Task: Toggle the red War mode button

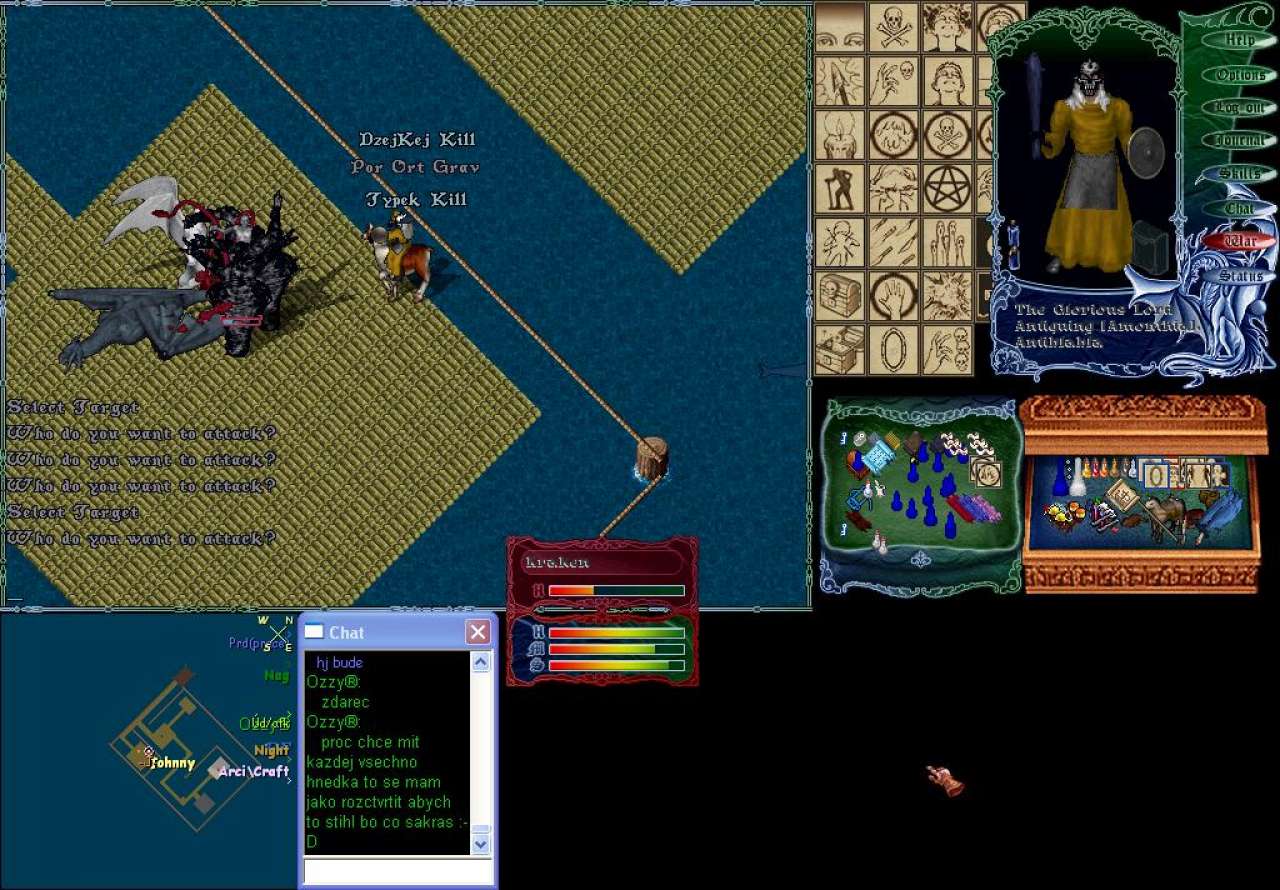Action: click(x=1240, y=241)
